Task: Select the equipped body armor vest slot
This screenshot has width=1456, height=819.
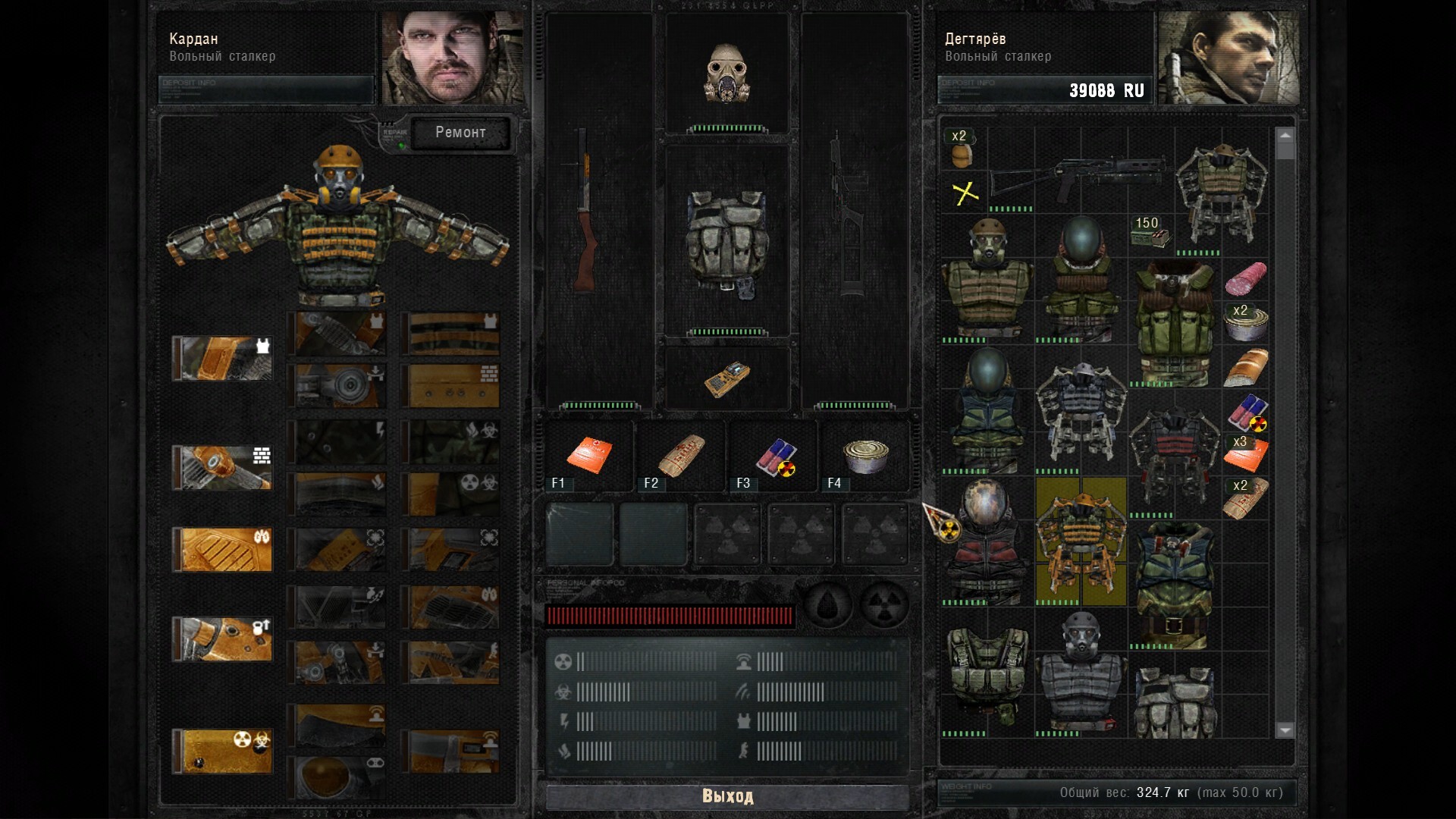Action: point(727,241)
